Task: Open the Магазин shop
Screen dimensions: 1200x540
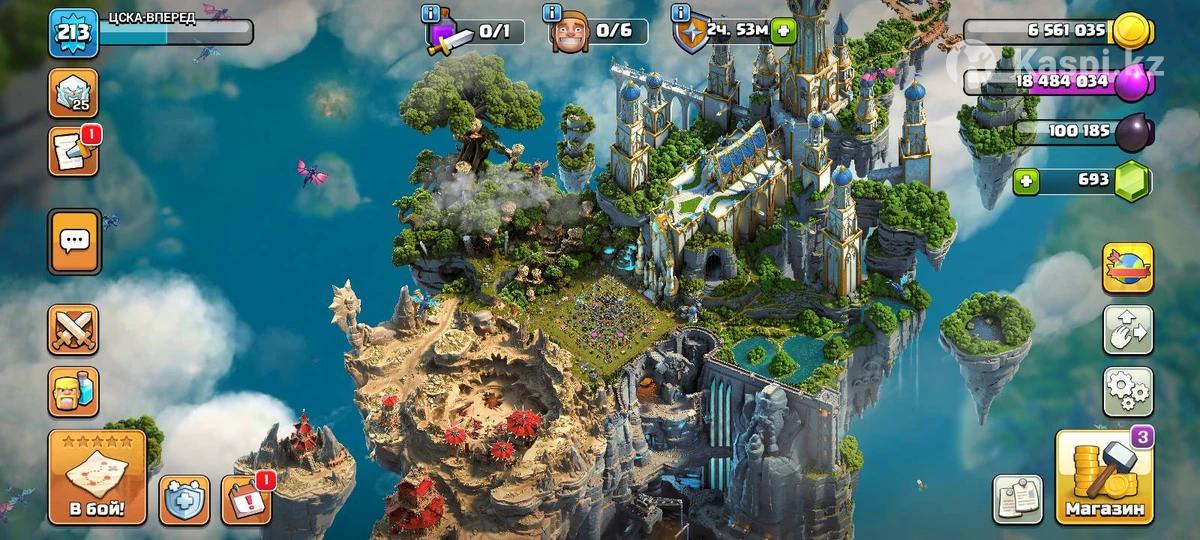Action: [1104, 478]
